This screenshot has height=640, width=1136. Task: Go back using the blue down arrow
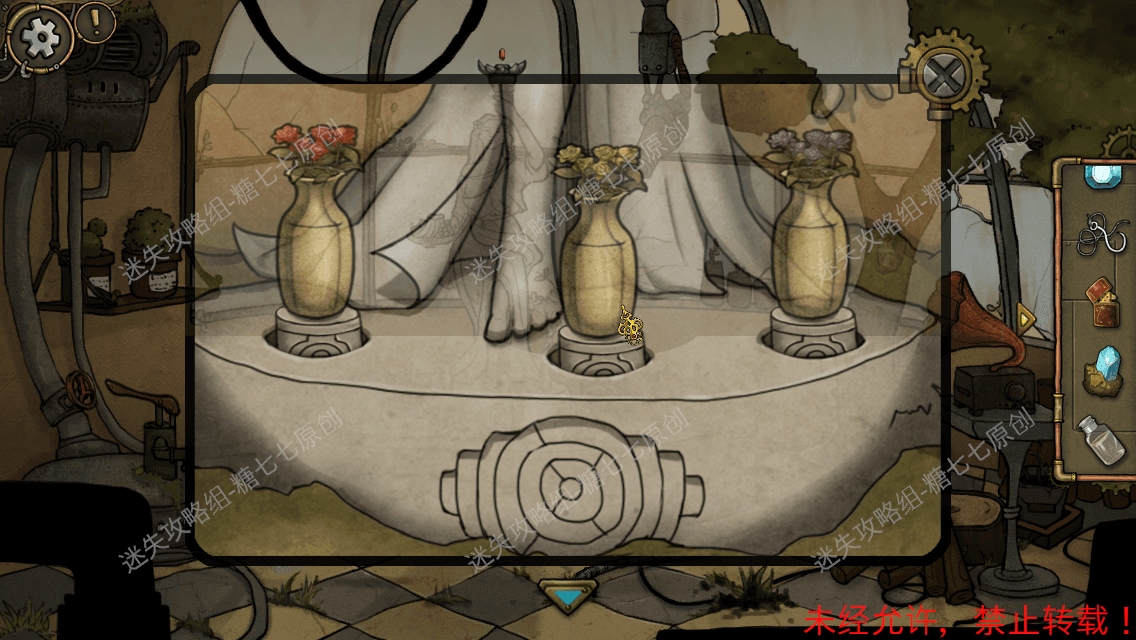pos(567,596)
